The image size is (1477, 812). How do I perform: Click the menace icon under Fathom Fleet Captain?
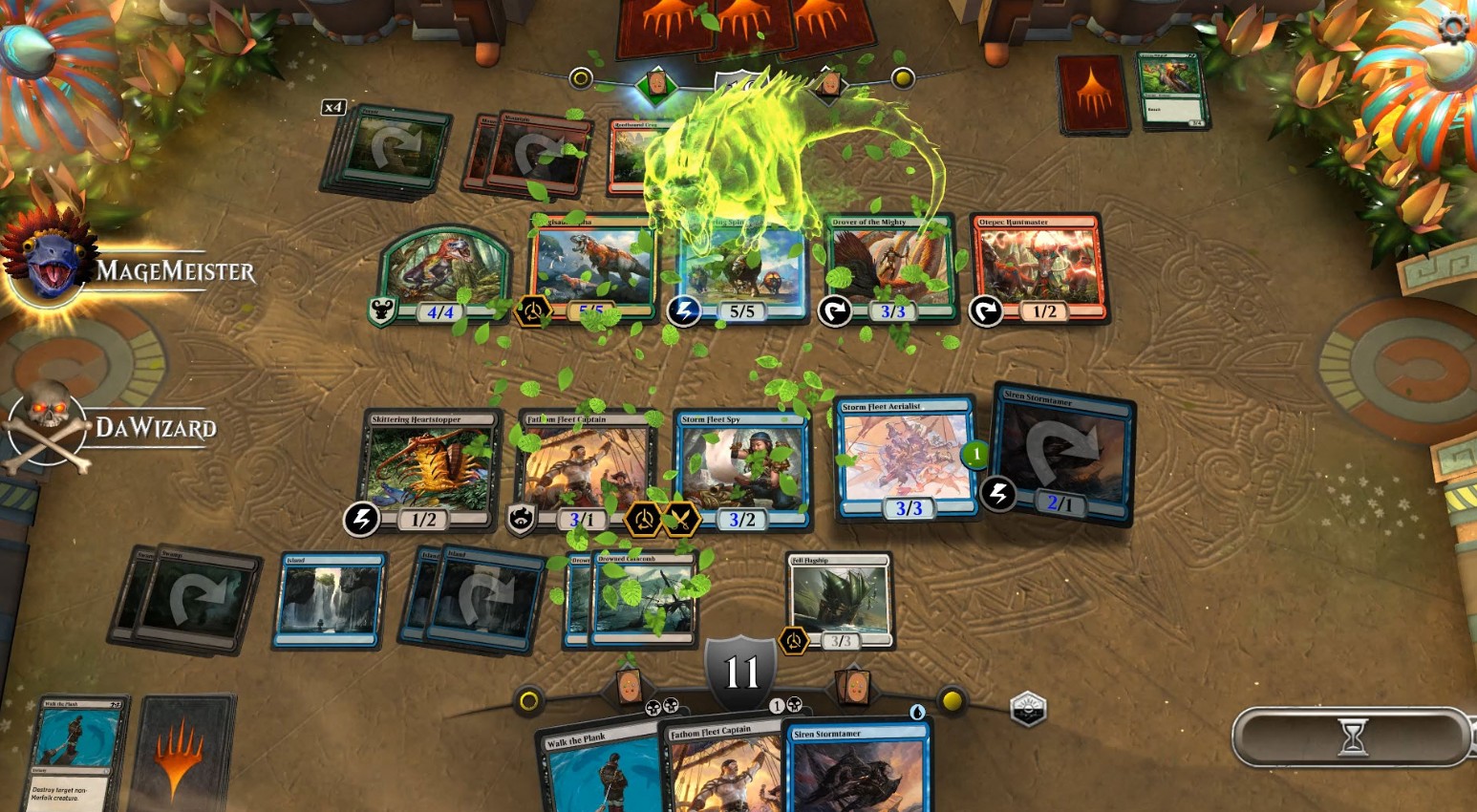tap(522, 520)
